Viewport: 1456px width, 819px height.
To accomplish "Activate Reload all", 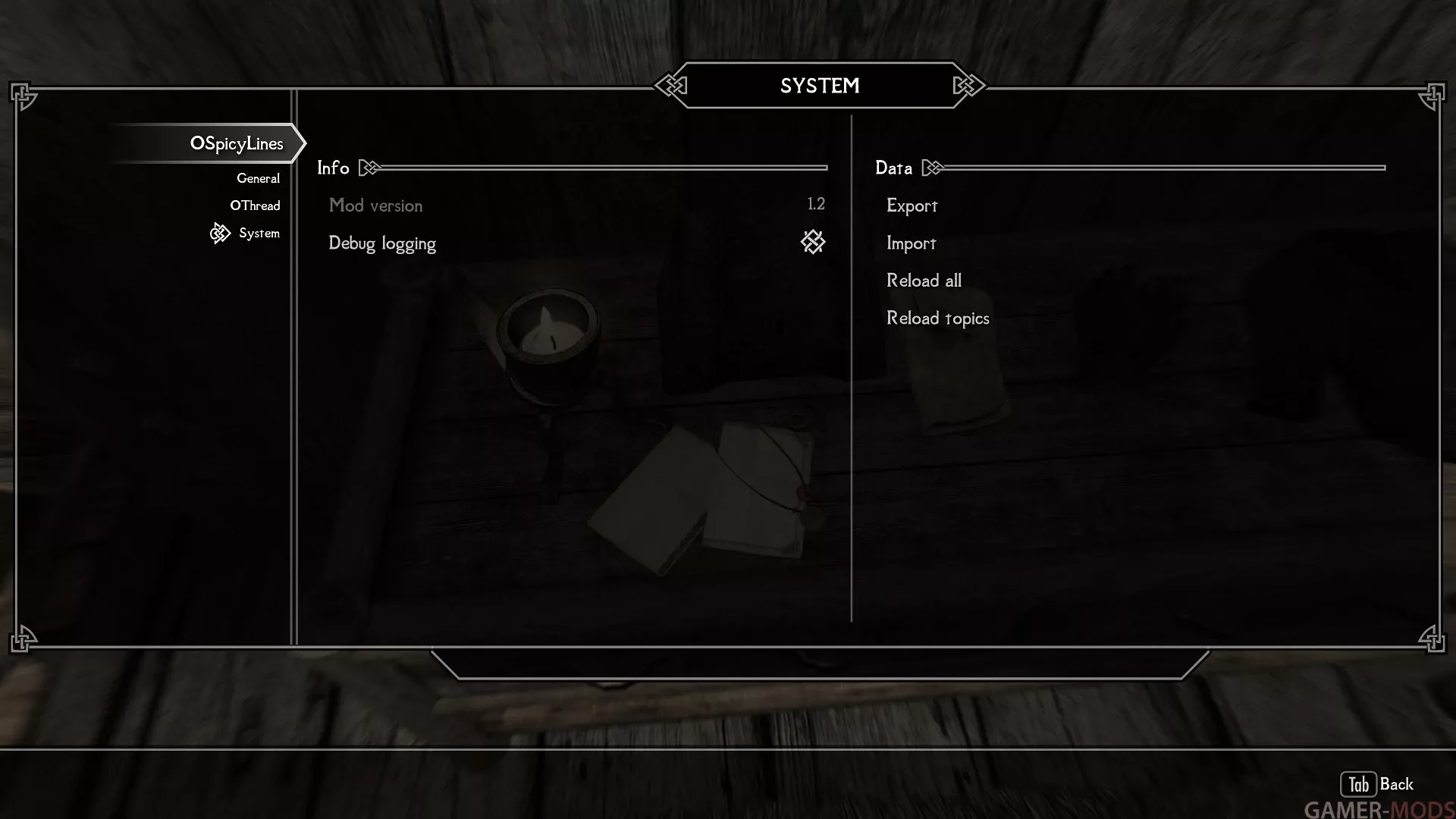I will pyautogui.click(x=924, y=281).
